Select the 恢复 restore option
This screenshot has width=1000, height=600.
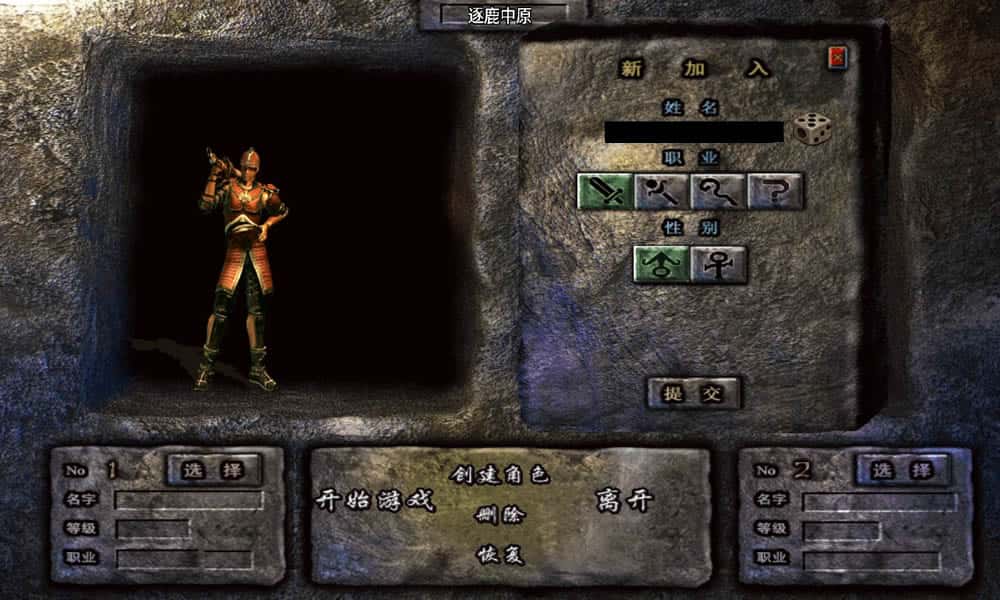(500, 555)
